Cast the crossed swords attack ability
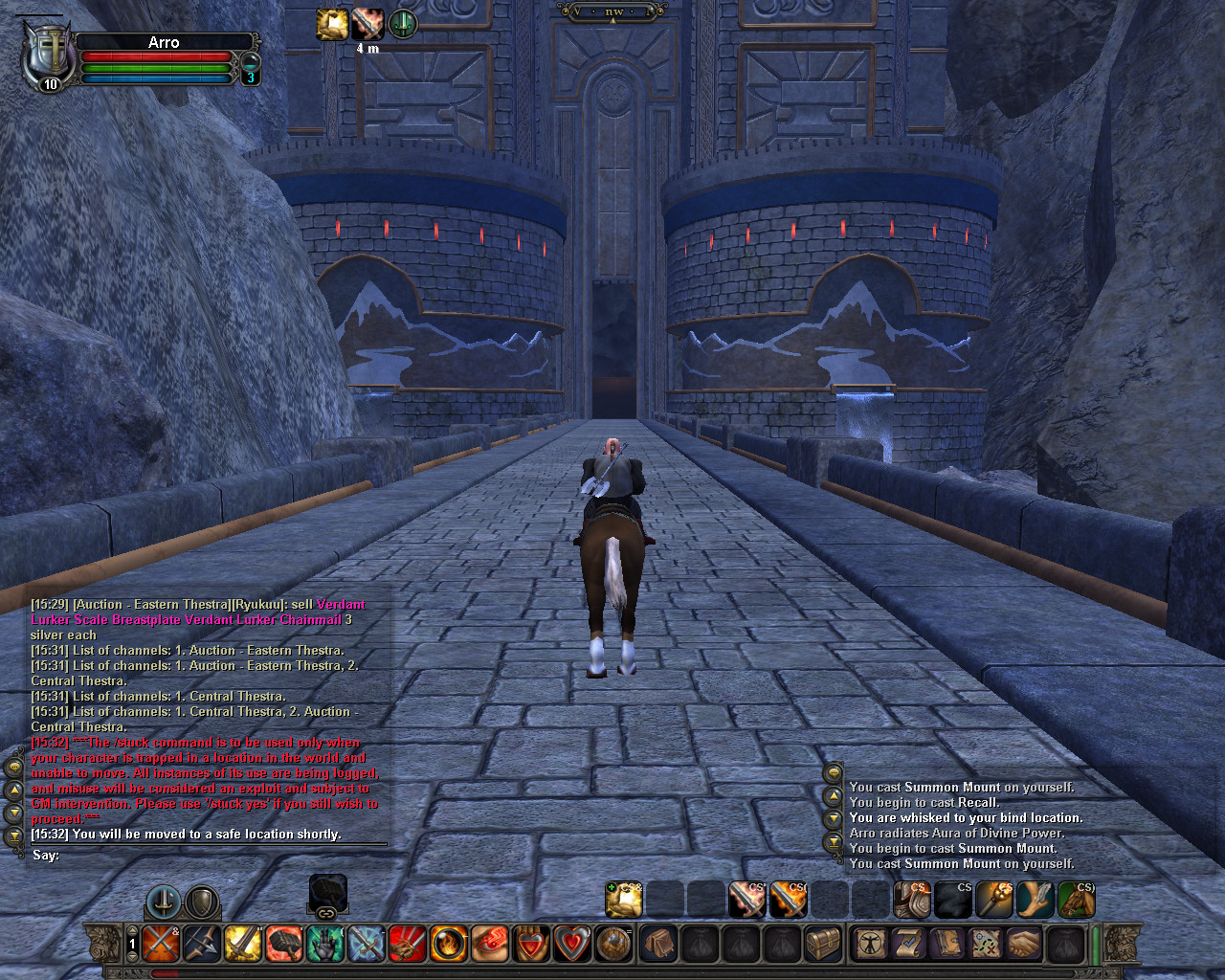The height and width of the screenshot is (980, 1225). pos(161,944)
